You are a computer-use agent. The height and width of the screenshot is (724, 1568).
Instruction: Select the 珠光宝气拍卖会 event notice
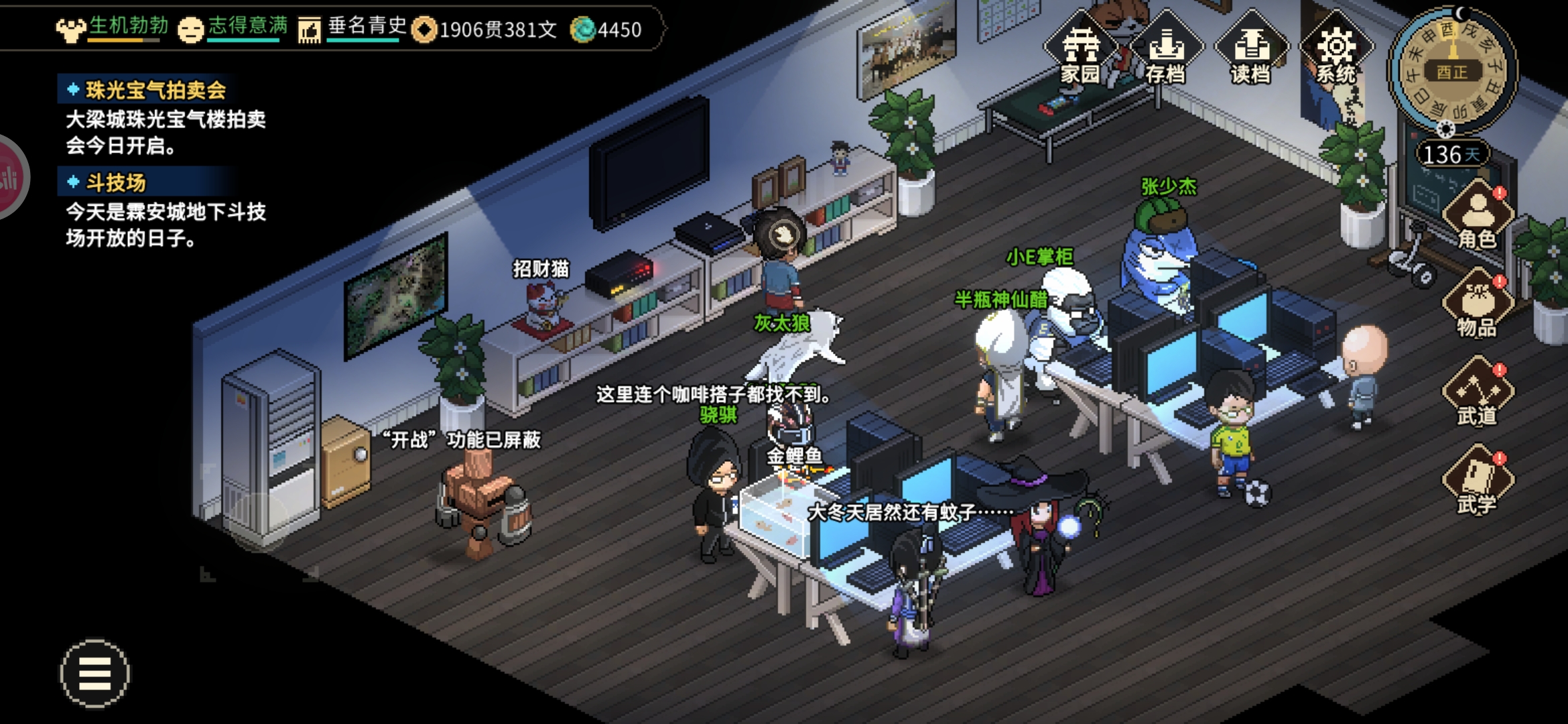(x=155, y=90)
